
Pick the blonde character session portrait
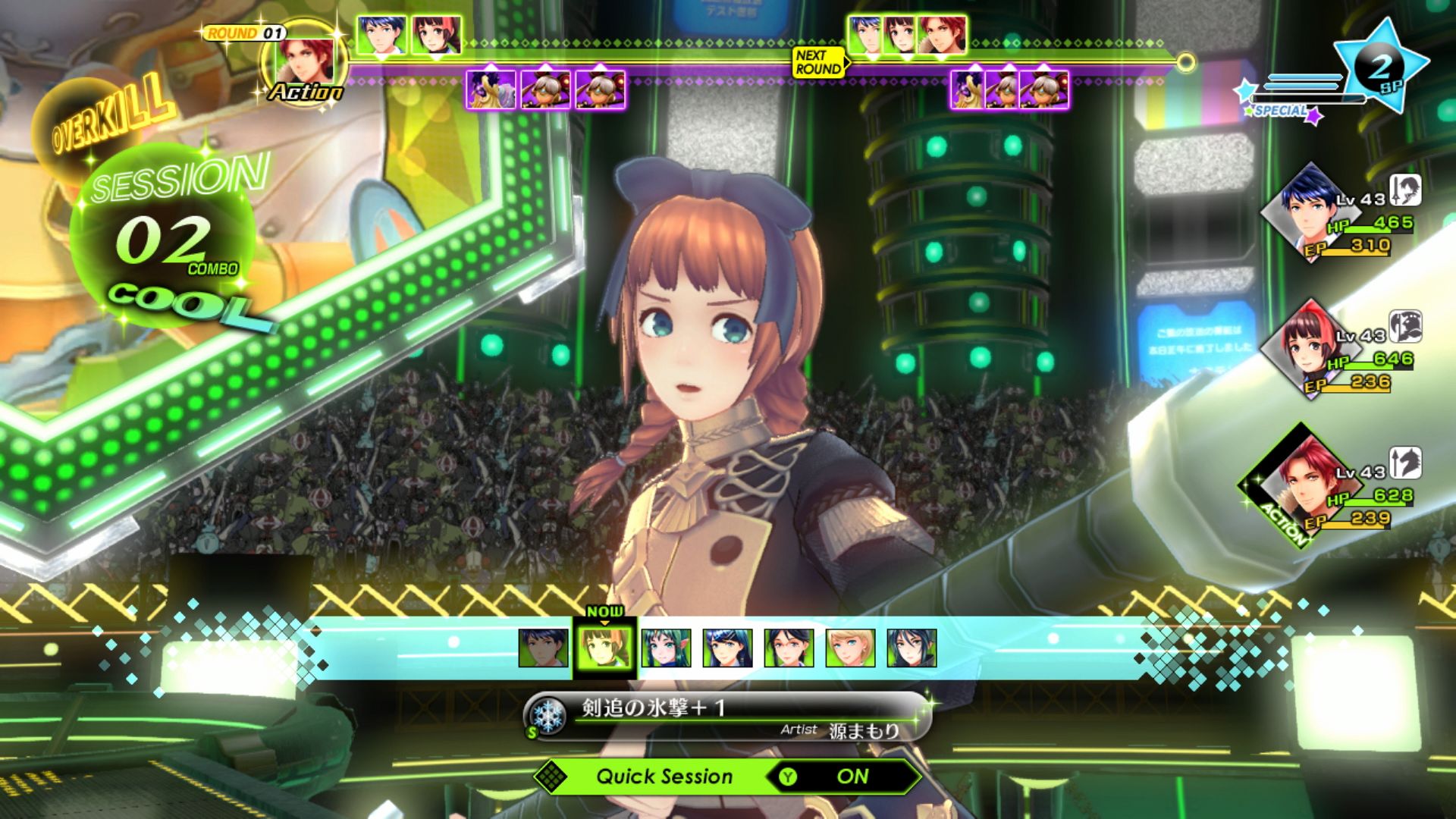(850, 648)
